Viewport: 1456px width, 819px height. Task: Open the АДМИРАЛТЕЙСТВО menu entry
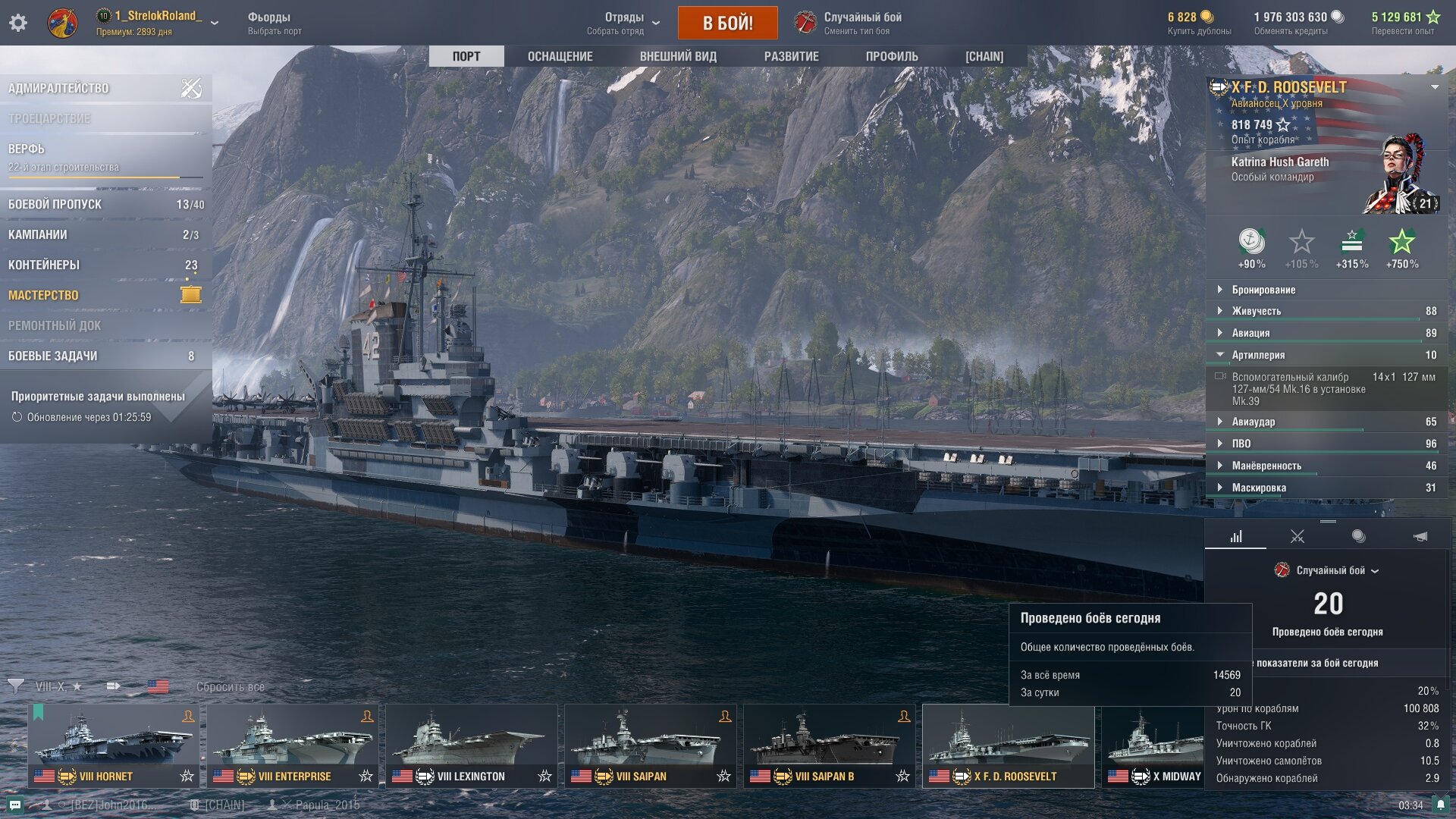coord(59,89)
